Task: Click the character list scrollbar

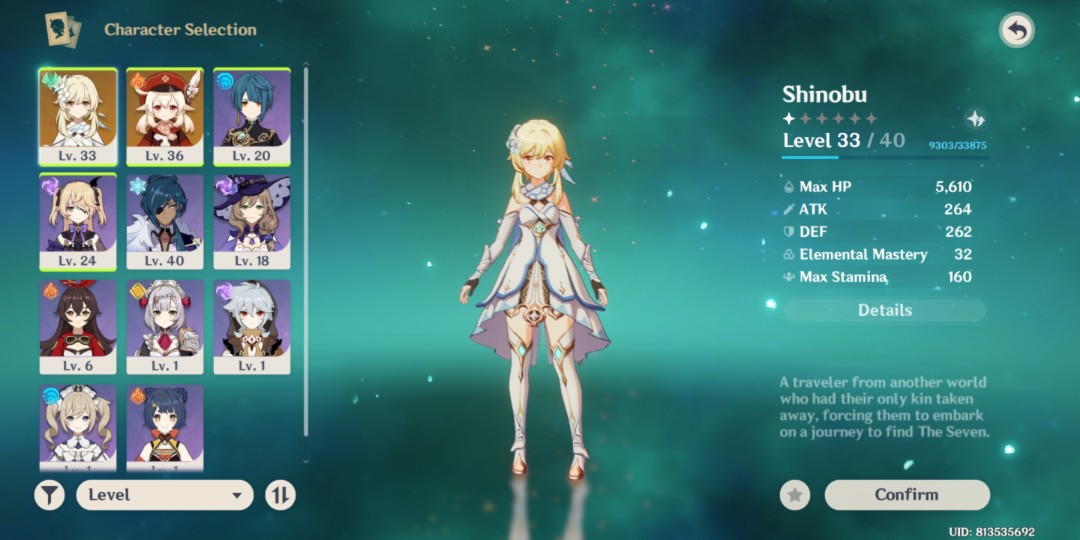Action: click(x=305, y=250)
